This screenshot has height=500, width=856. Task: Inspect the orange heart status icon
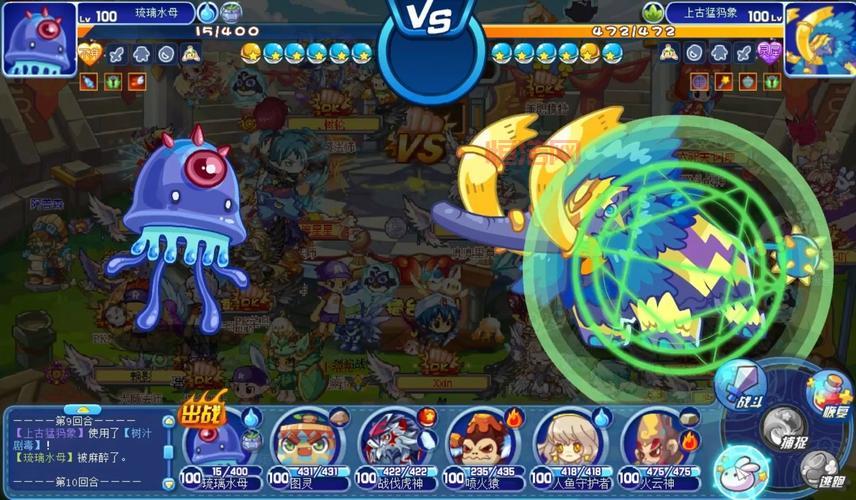point(90,53)
